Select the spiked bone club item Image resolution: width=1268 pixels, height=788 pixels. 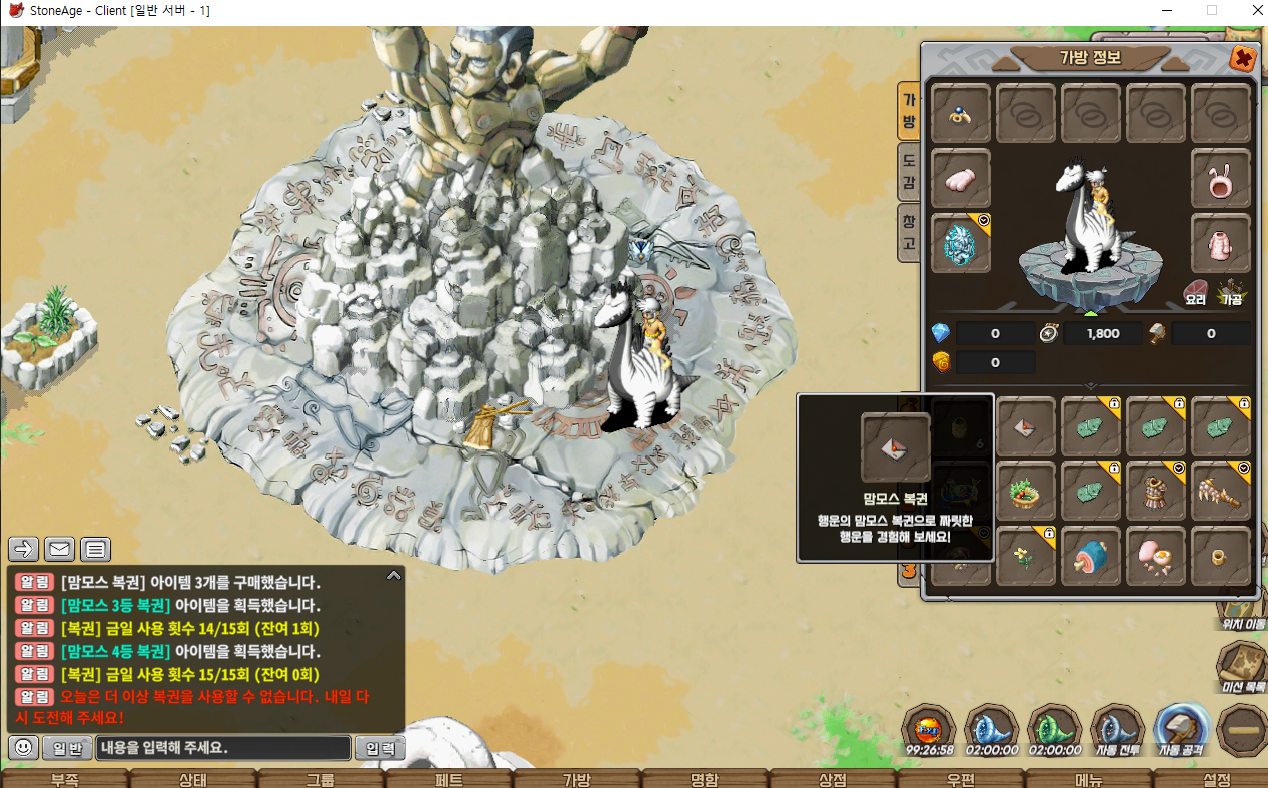click(x=1221, y=491)
